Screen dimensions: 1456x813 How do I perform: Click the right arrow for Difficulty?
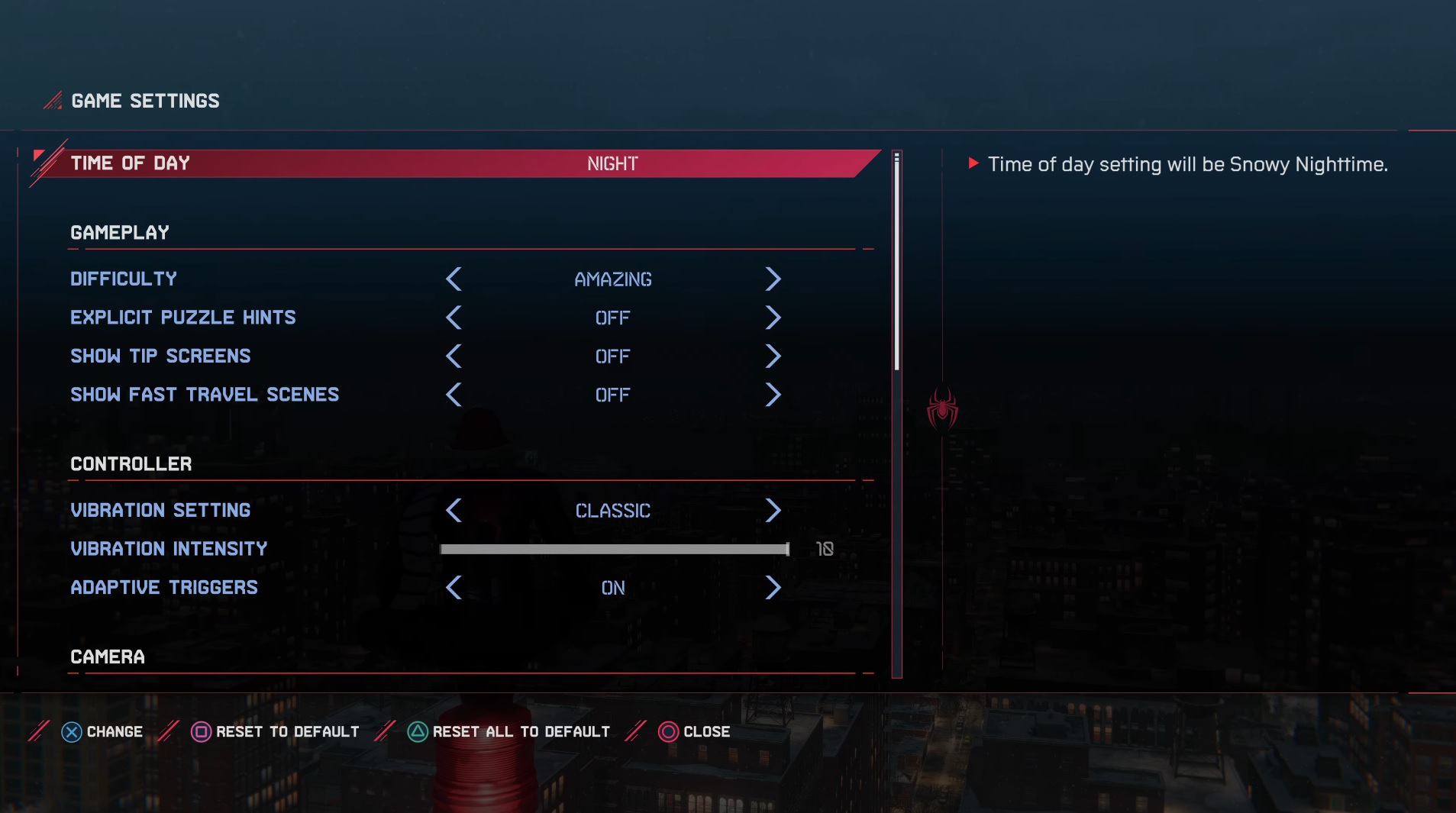click(x=773, y=279)
